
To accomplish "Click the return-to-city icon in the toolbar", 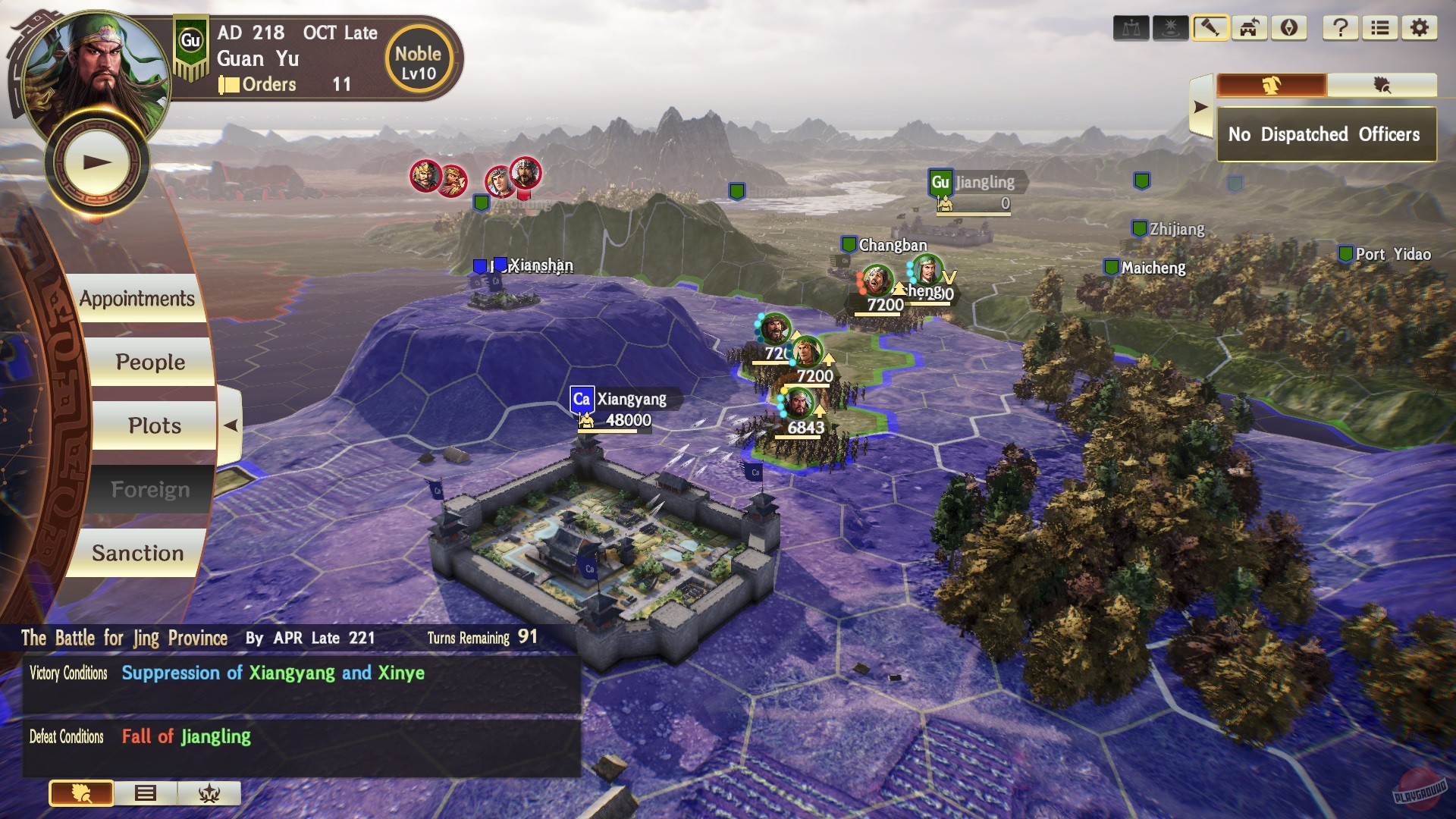I will tap(1248, 28).
